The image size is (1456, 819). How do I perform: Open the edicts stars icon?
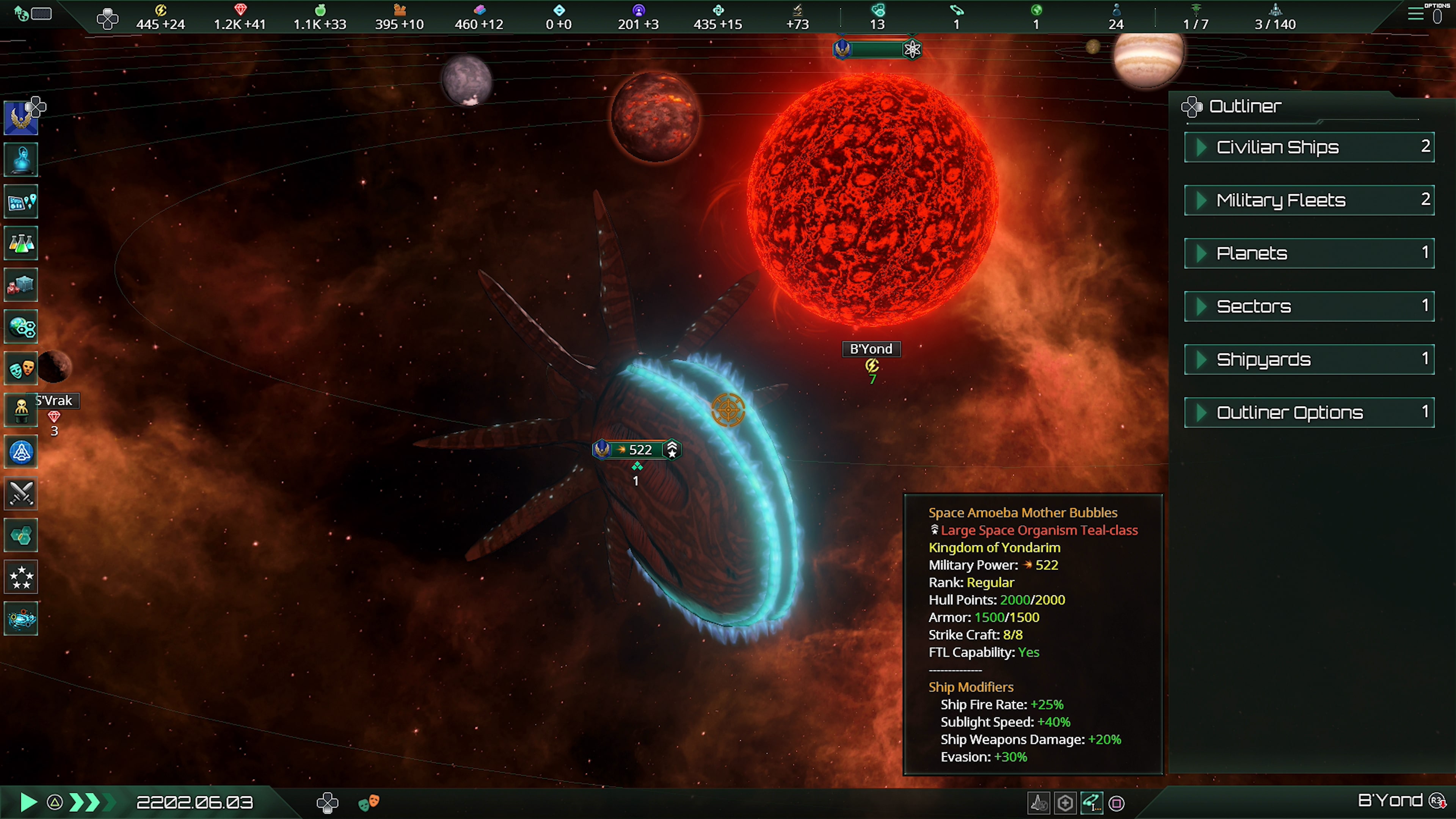click(x=21, y=577)
